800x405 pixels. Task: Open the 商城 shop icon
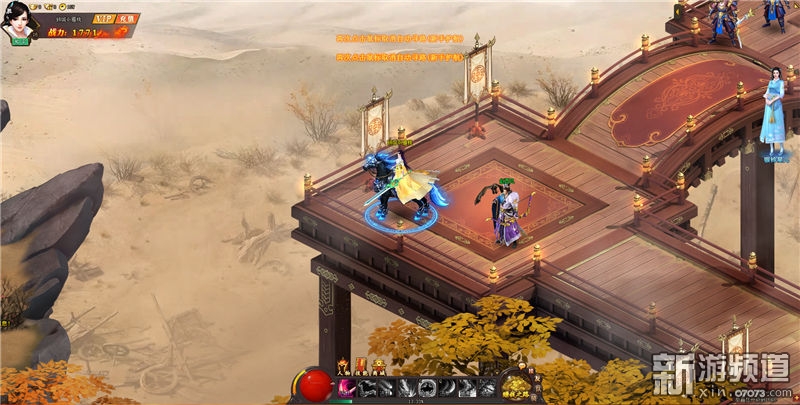pos(379,366)
